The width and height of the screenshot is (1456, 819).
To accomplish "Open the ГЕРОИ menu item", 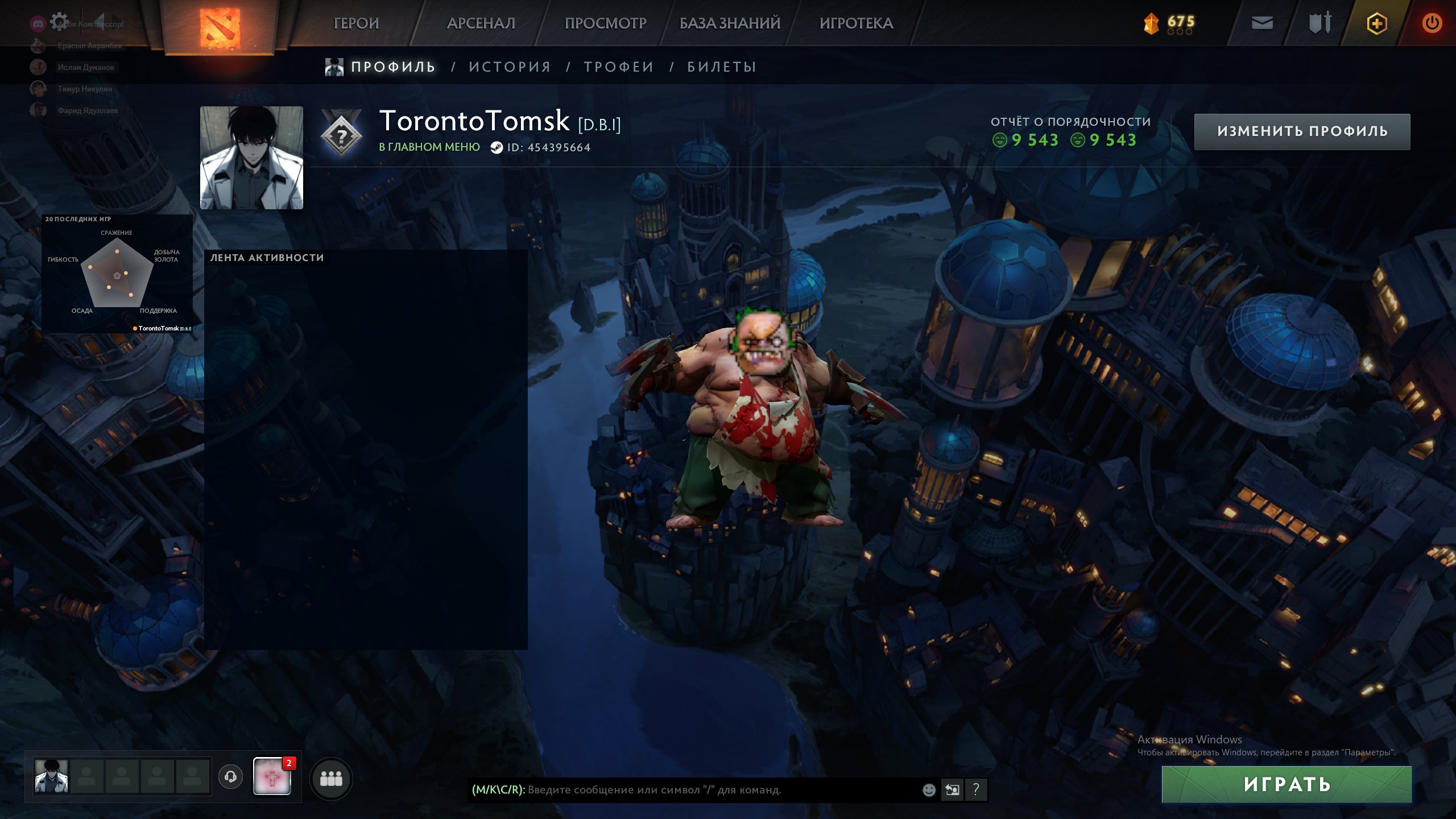I will click(357, 23).
